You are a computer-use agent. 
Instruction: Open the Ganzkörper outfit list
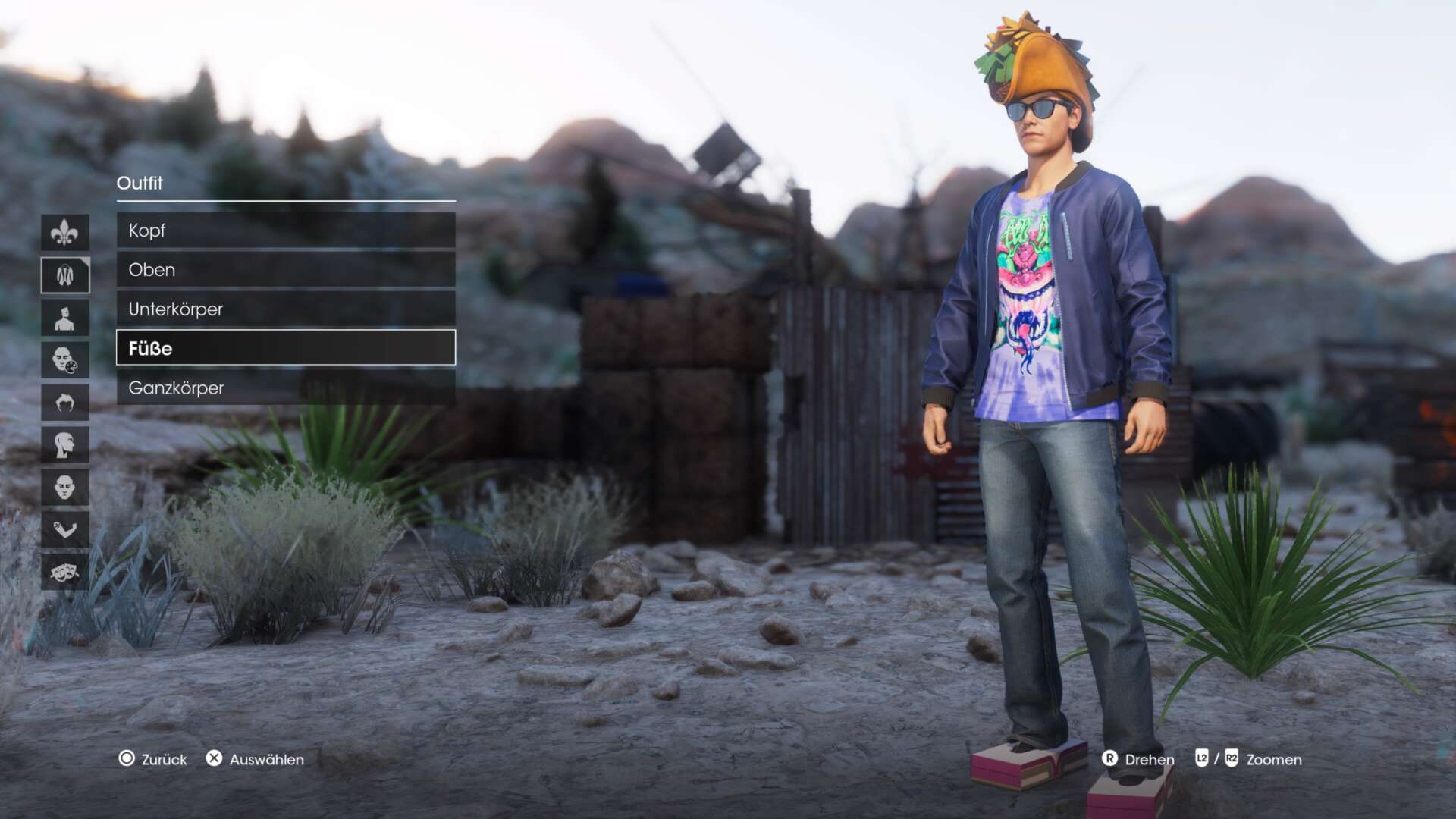click(285, 388)
